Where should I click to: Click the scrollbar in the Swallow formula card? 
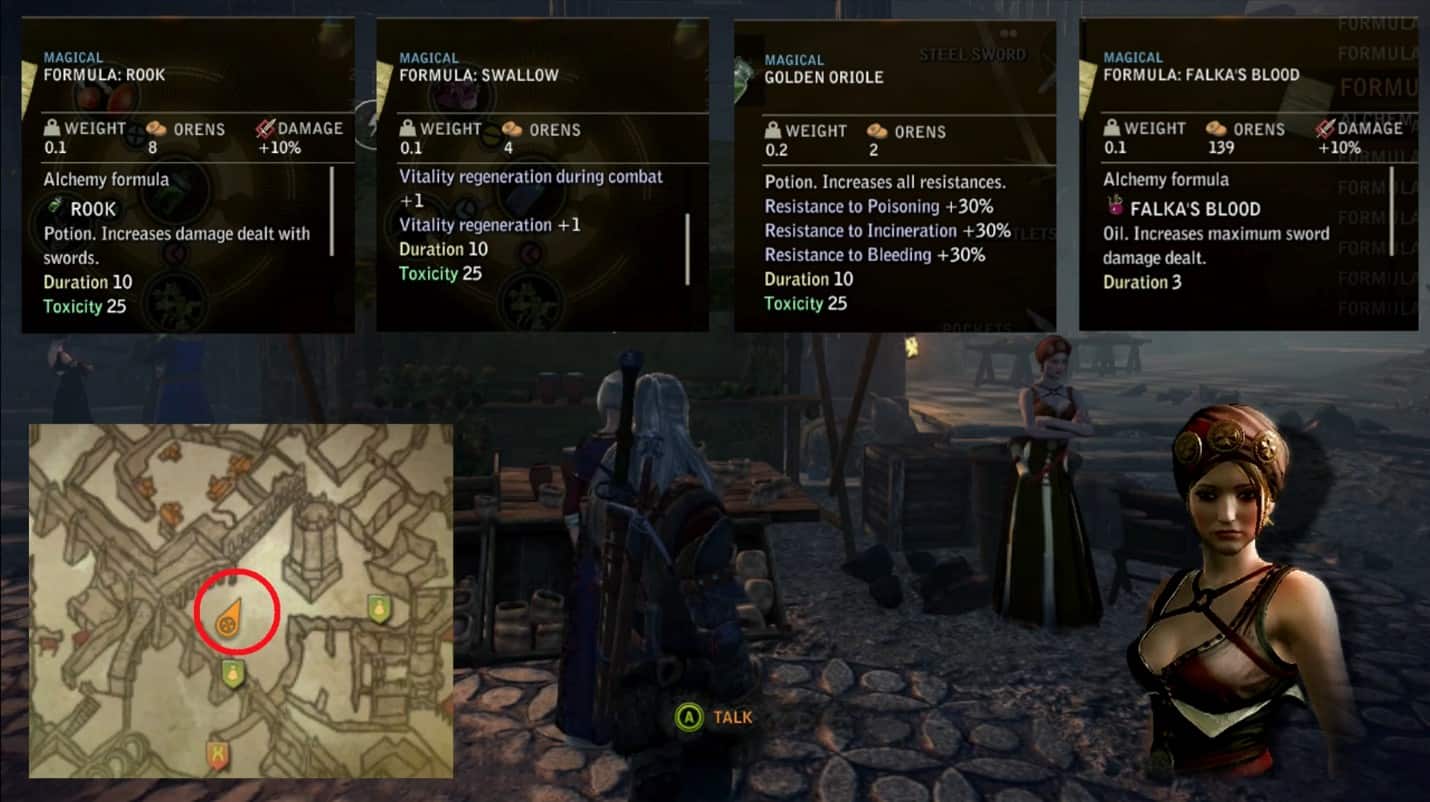[x=686, y=248]
